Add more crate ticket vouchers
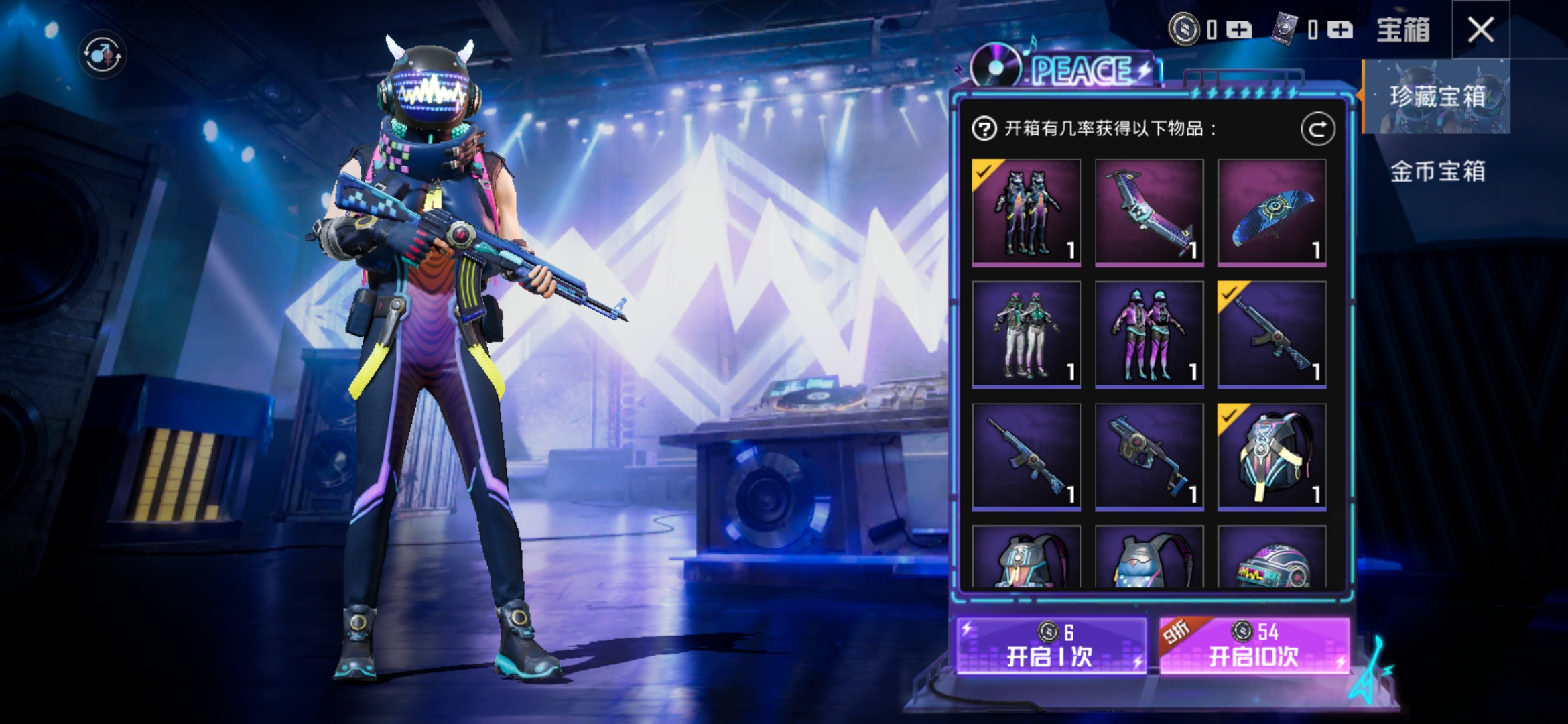 coord(1340,29)
